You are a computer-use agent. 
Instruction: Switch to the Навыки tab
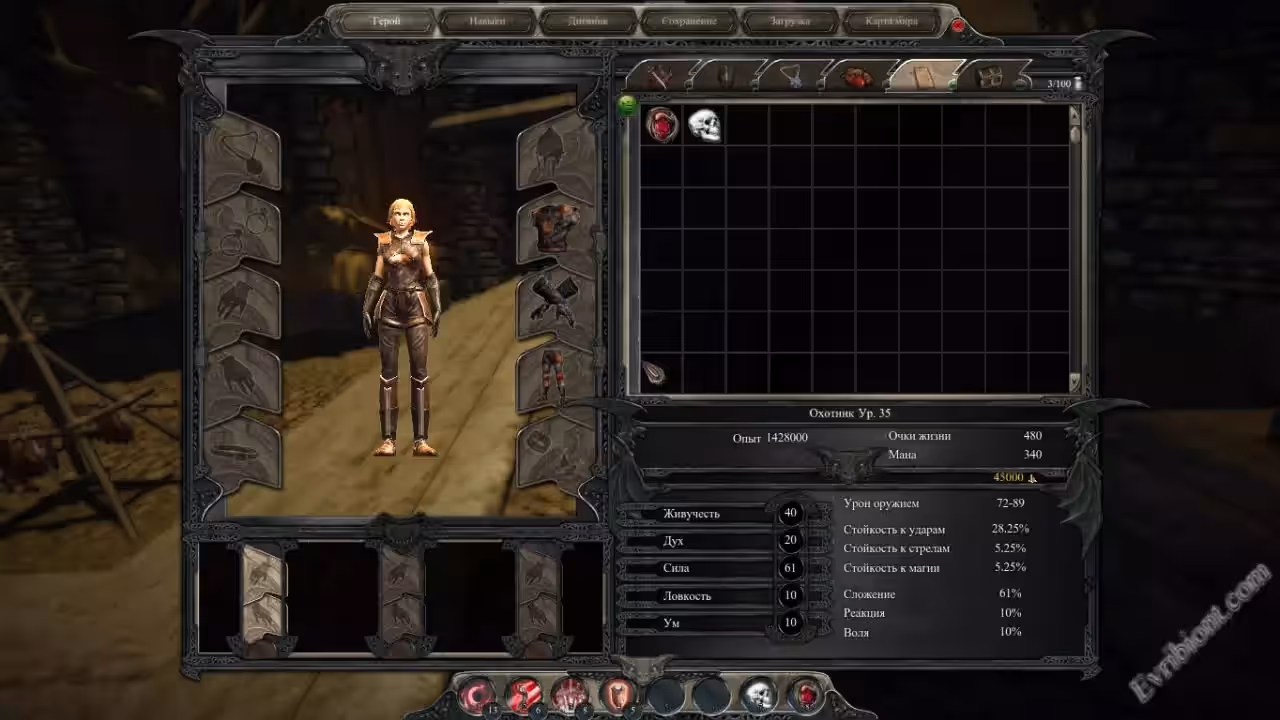pyautogui.click(x=486, y=21)
